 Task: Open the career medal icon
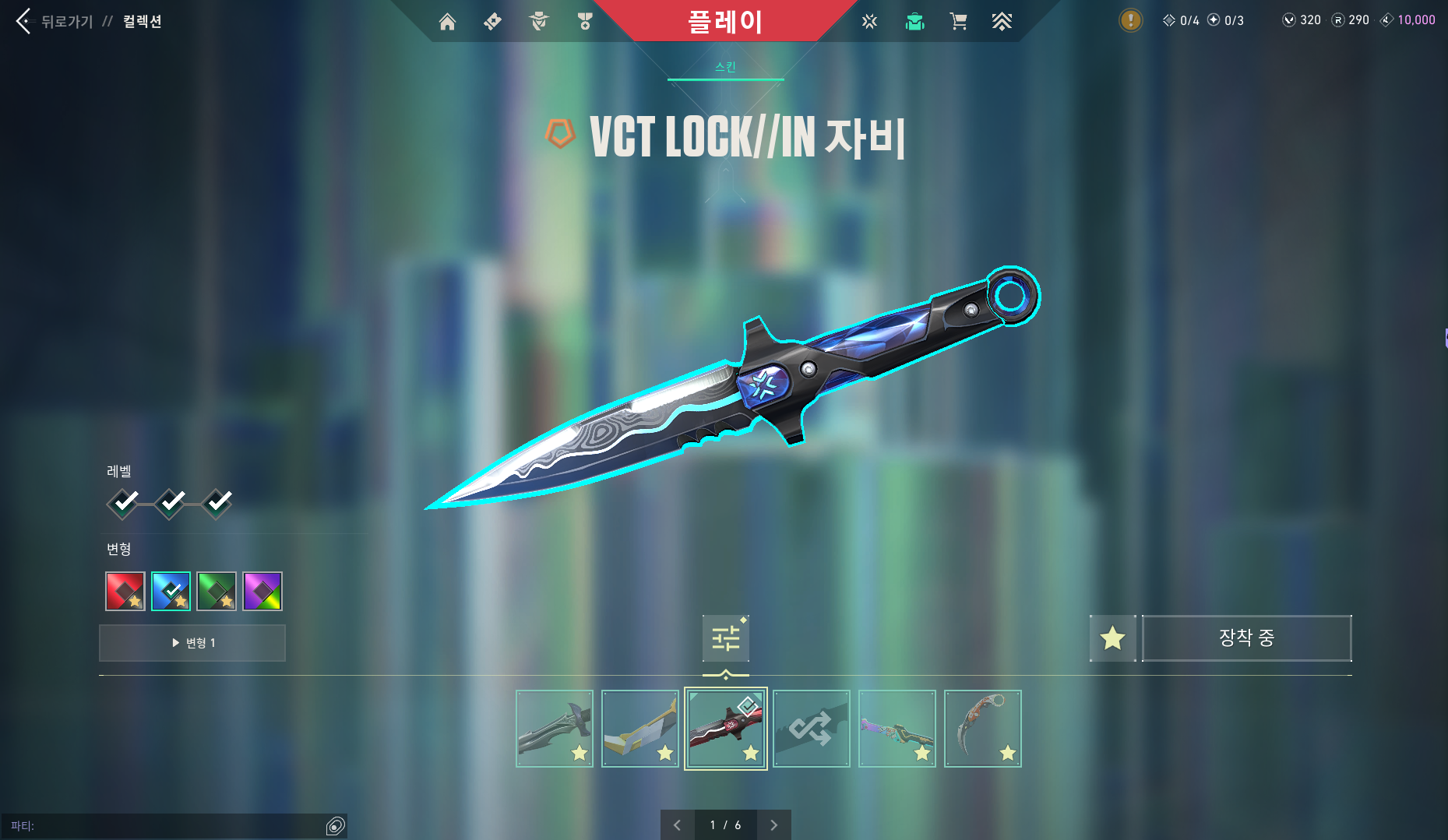585,22
